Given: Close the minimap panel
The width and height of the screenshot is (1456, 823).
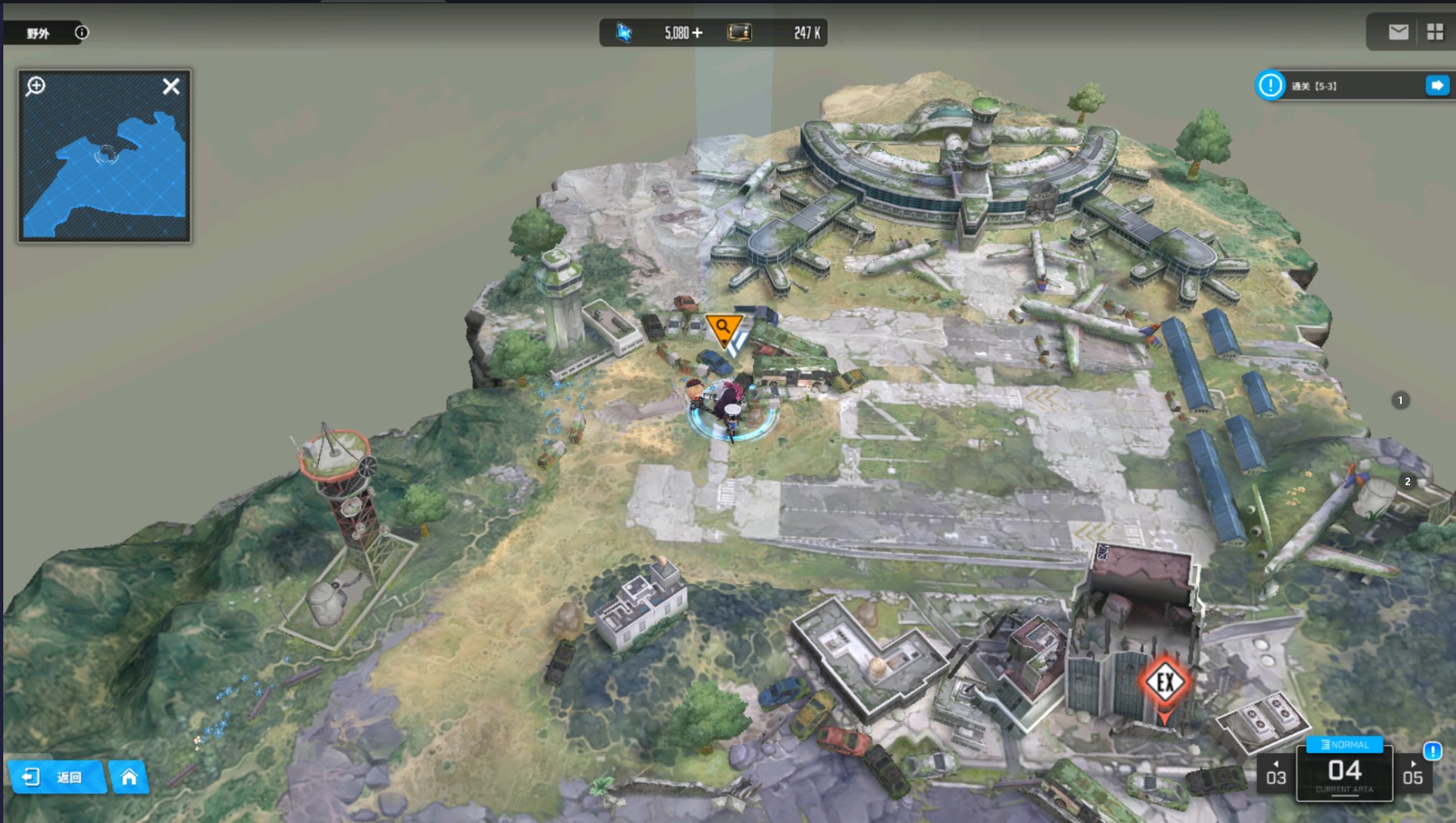Looking at the screenshot, I should point(171,86).
